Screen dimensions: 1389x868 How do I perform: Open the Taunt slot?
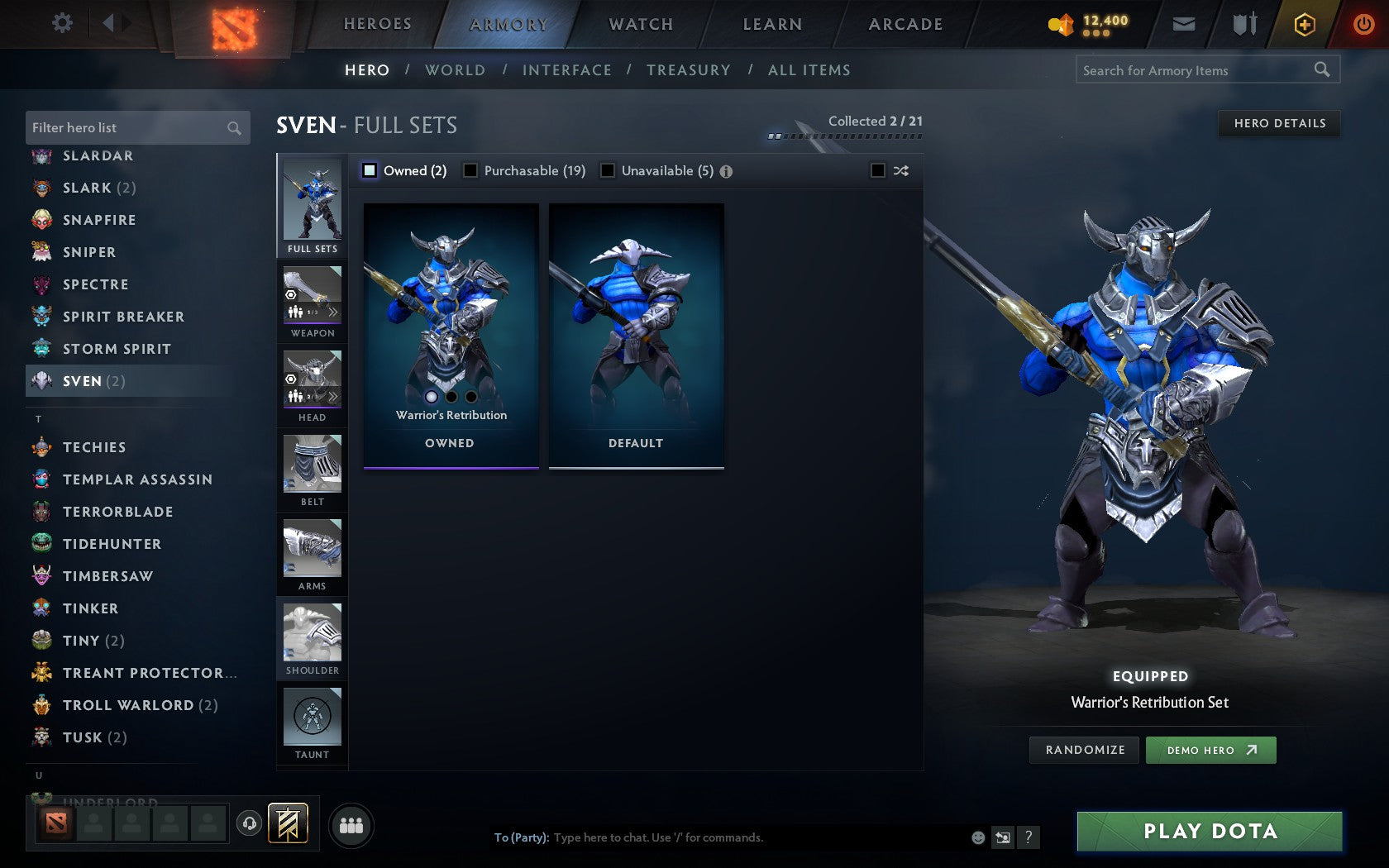(x=312, y=721)
